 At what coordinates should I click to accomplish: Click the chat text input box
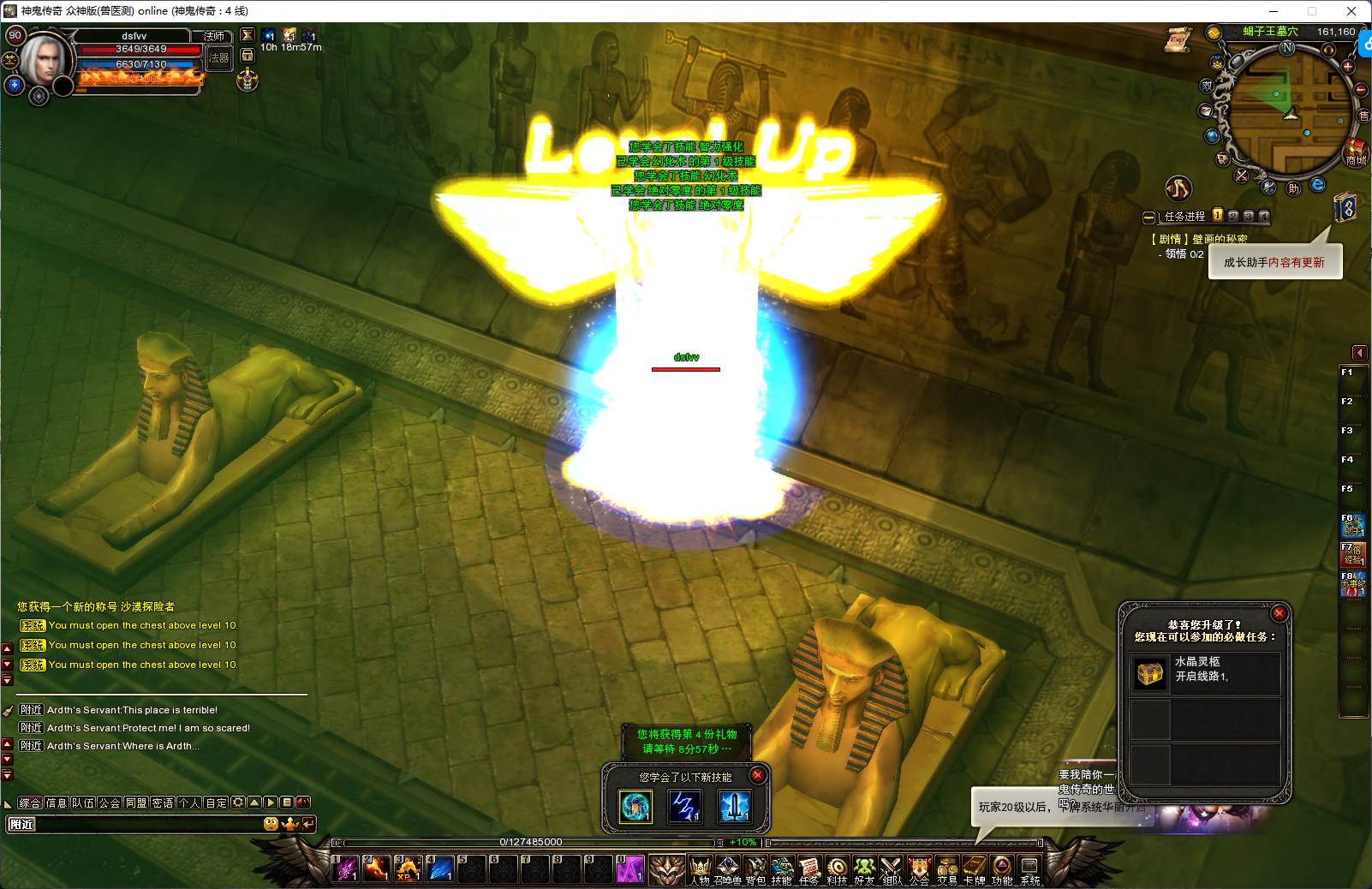click(137, 824)
